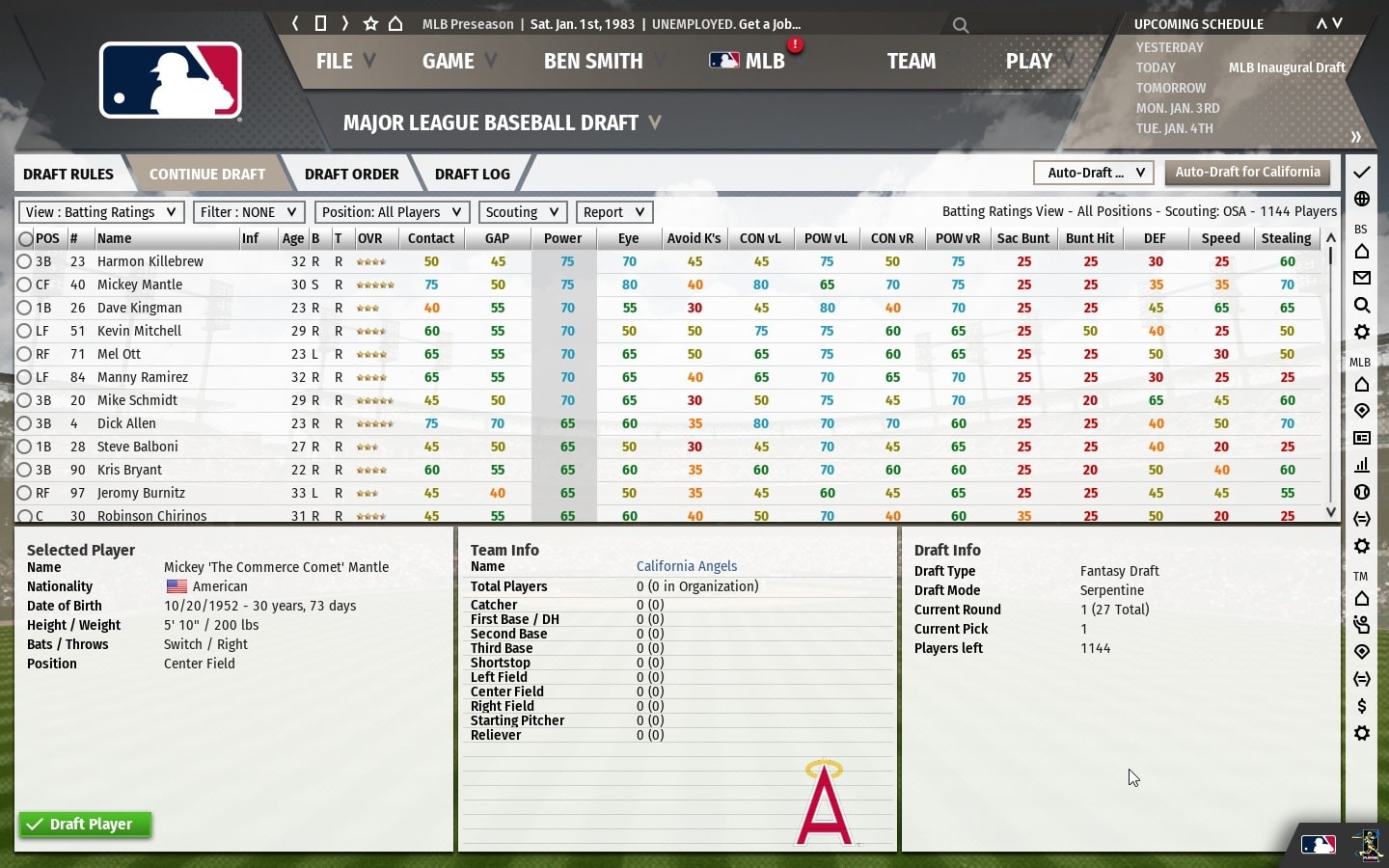
Task: Open the dollar finances icon under TM
Action: pyautogui.click(x=1362, y=706)
